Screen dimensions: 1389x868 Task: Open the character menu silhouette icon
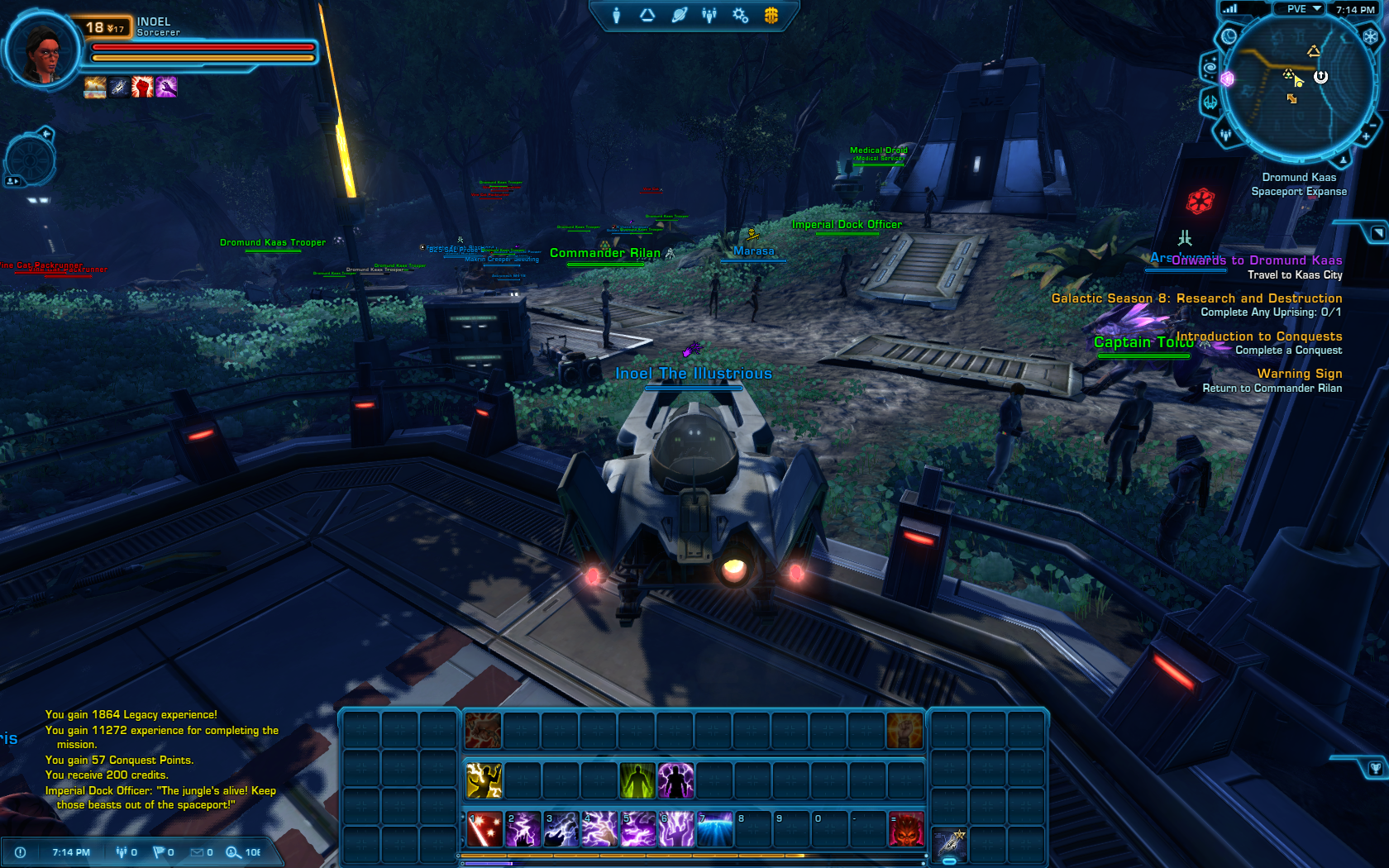[616, 15]
